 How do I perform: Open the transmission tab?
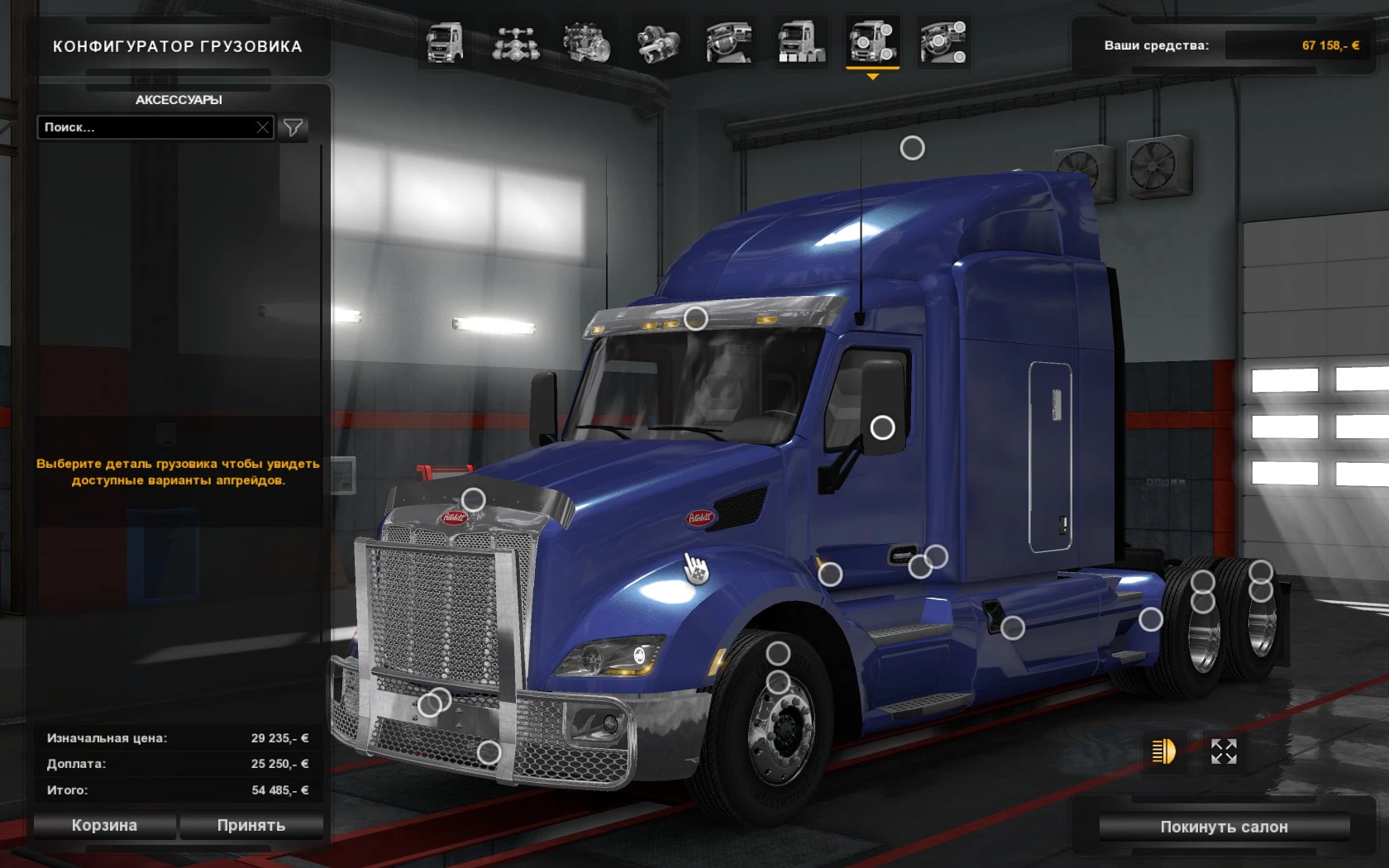pyautogui.click(x=658, y=43)
